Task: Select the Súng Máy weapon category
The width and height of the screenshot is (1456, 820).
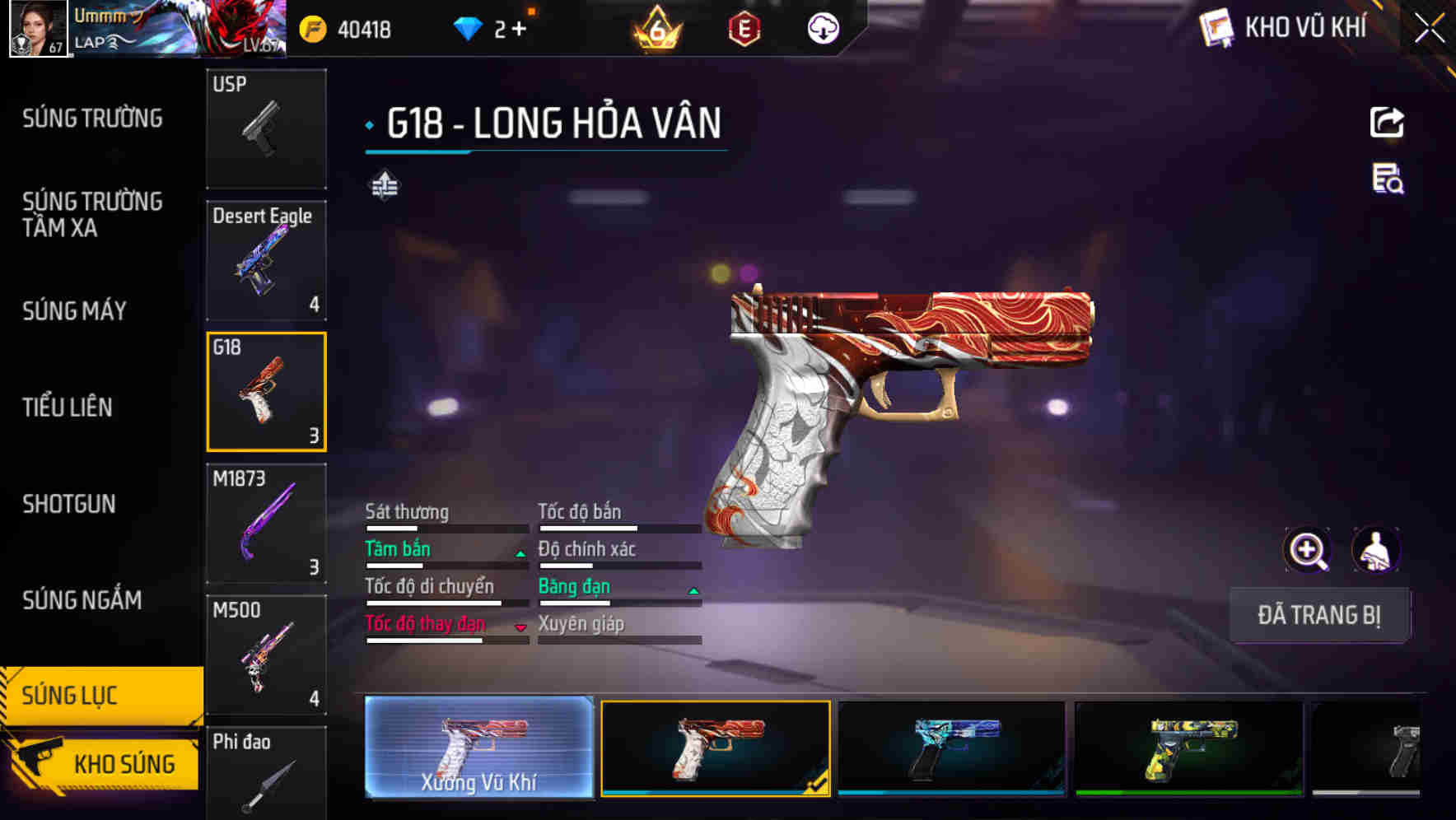Action: 74,311
